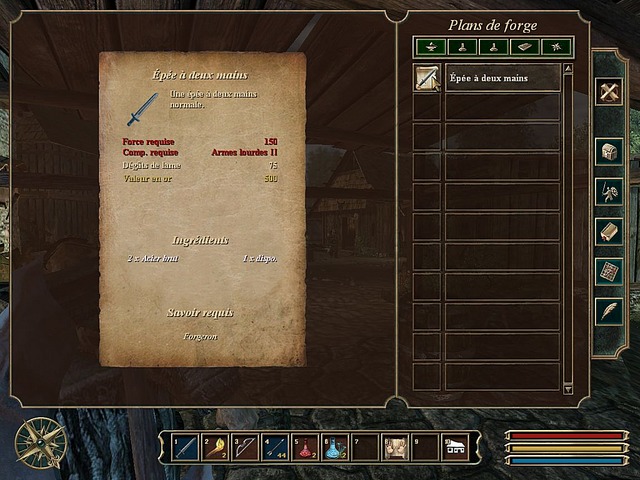Open the crossed hammers crafting panel

[x=610, y=92]
